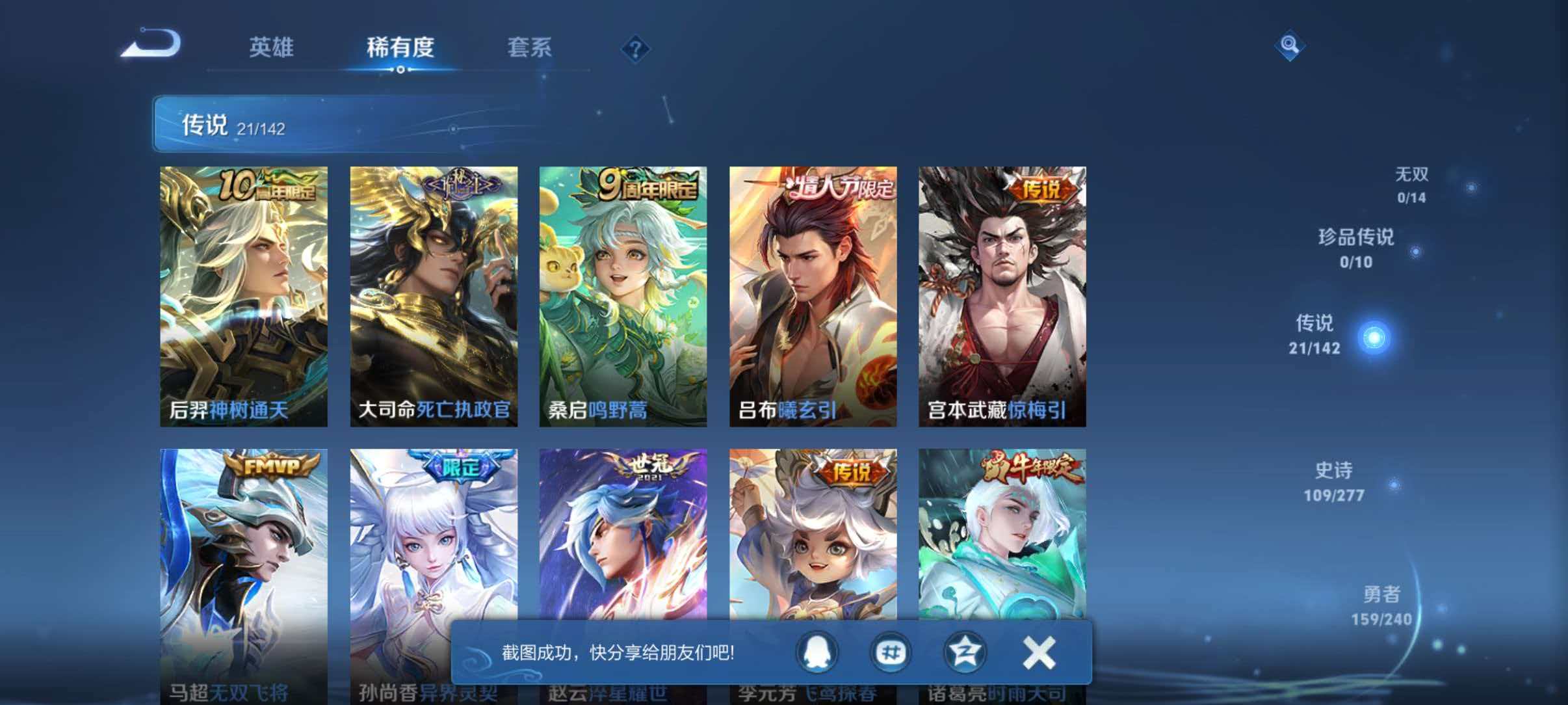Open the 套系 tab
The width and height of the screenshot is (1568, 705).
tap(530, 48)
